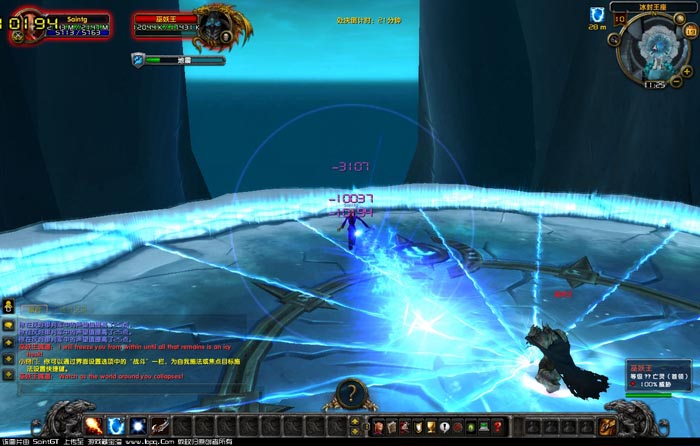The image size is (700, 446).
Task: Open the round question mark help button
Action: [x=350, y=394]
